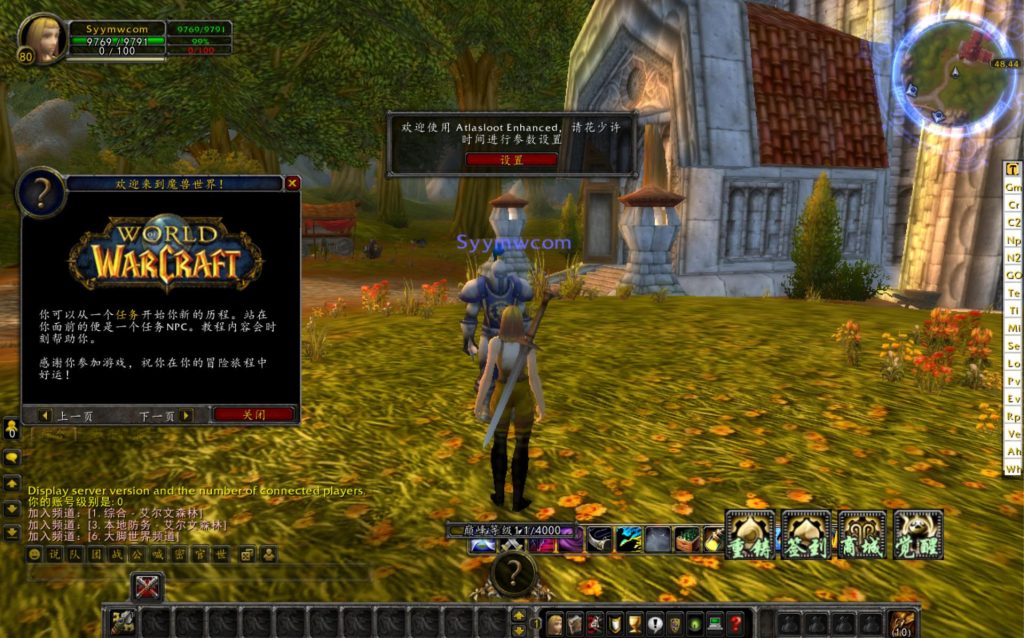The height and width of the screenshot is (638, 1024).
Task: Select the 世 world chat channel button
Action: point(222,554)
